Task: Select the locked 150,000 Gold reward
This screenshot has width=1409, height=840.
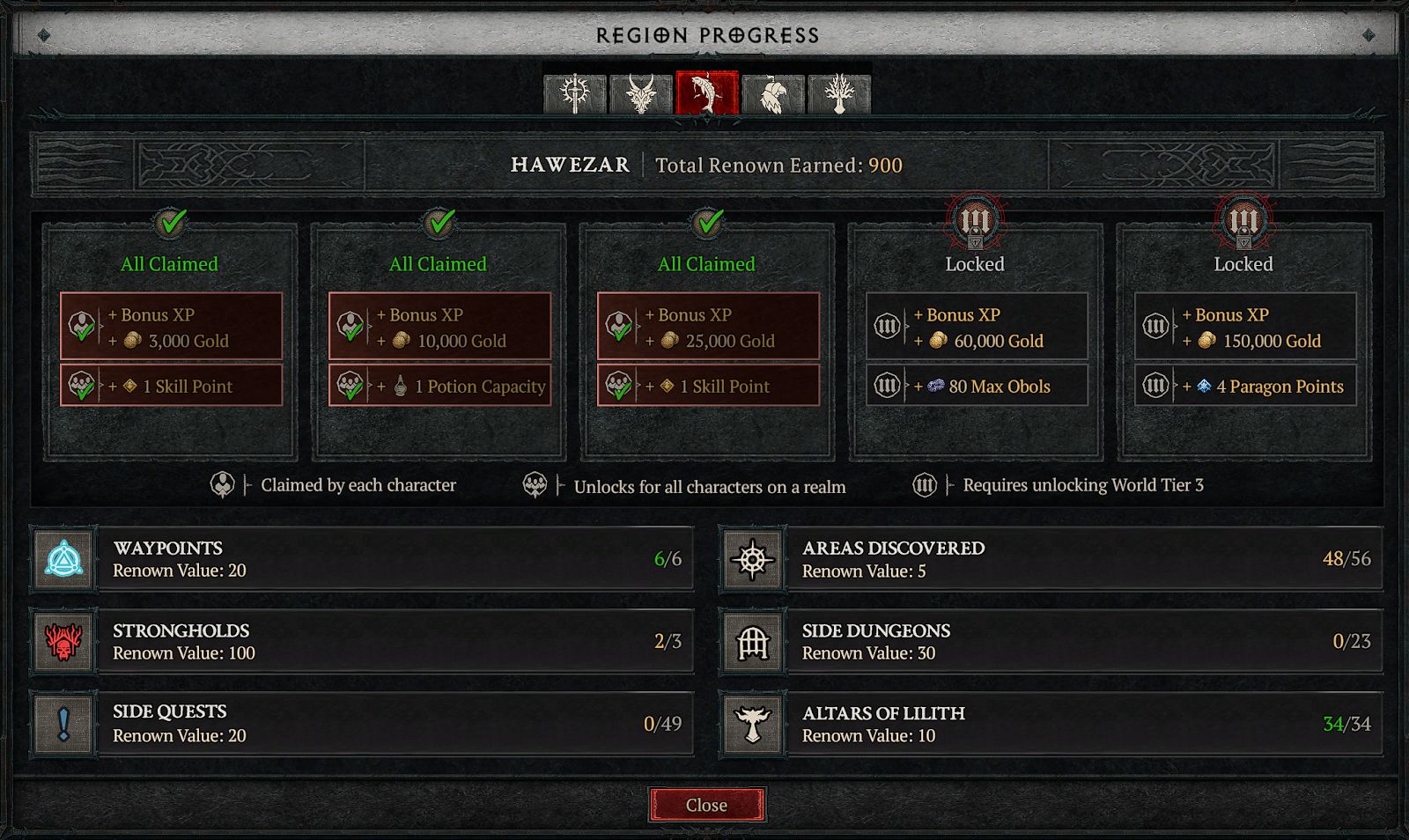Action: 1245,328
